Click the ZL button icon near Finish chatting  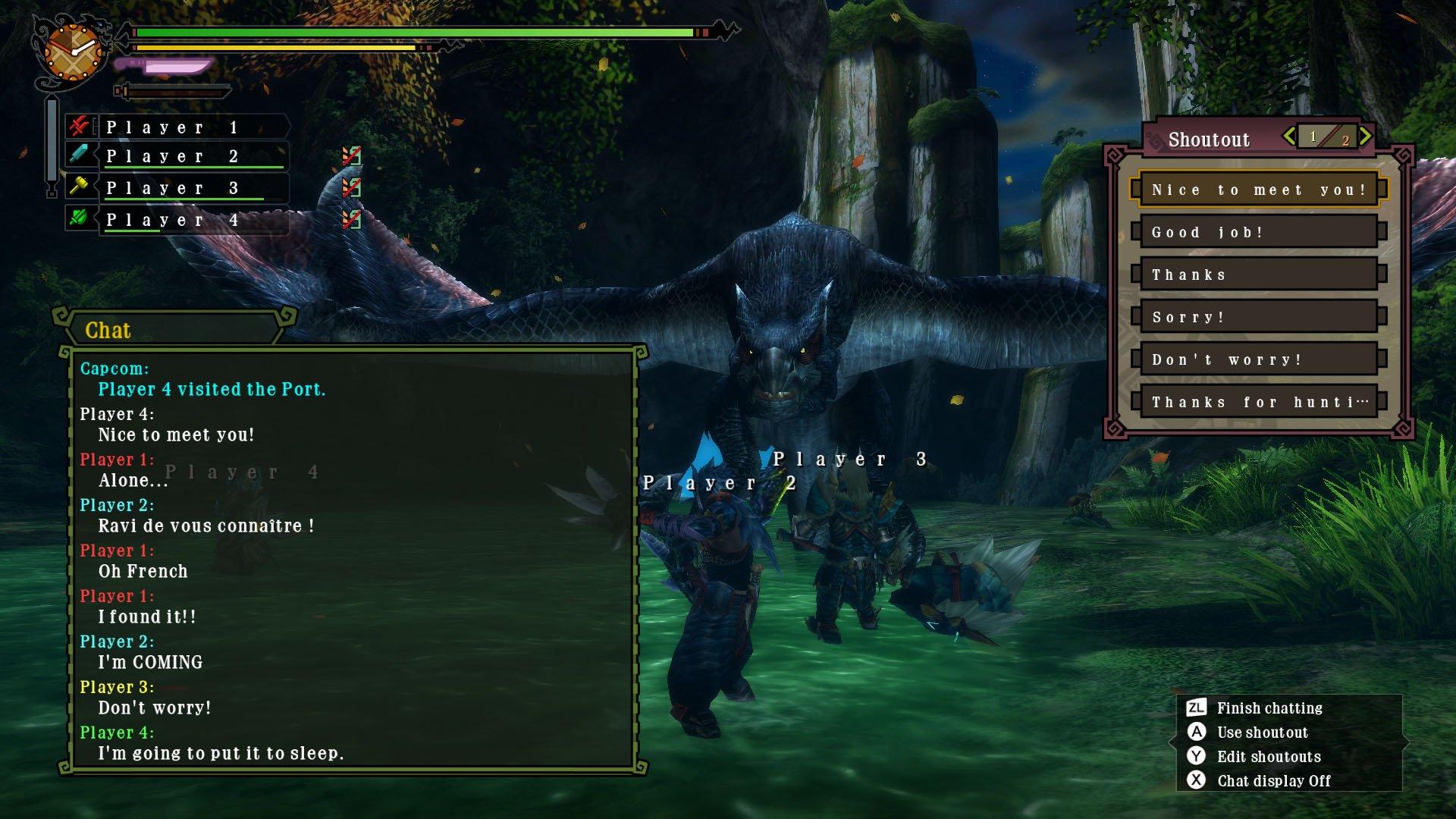1197,708
